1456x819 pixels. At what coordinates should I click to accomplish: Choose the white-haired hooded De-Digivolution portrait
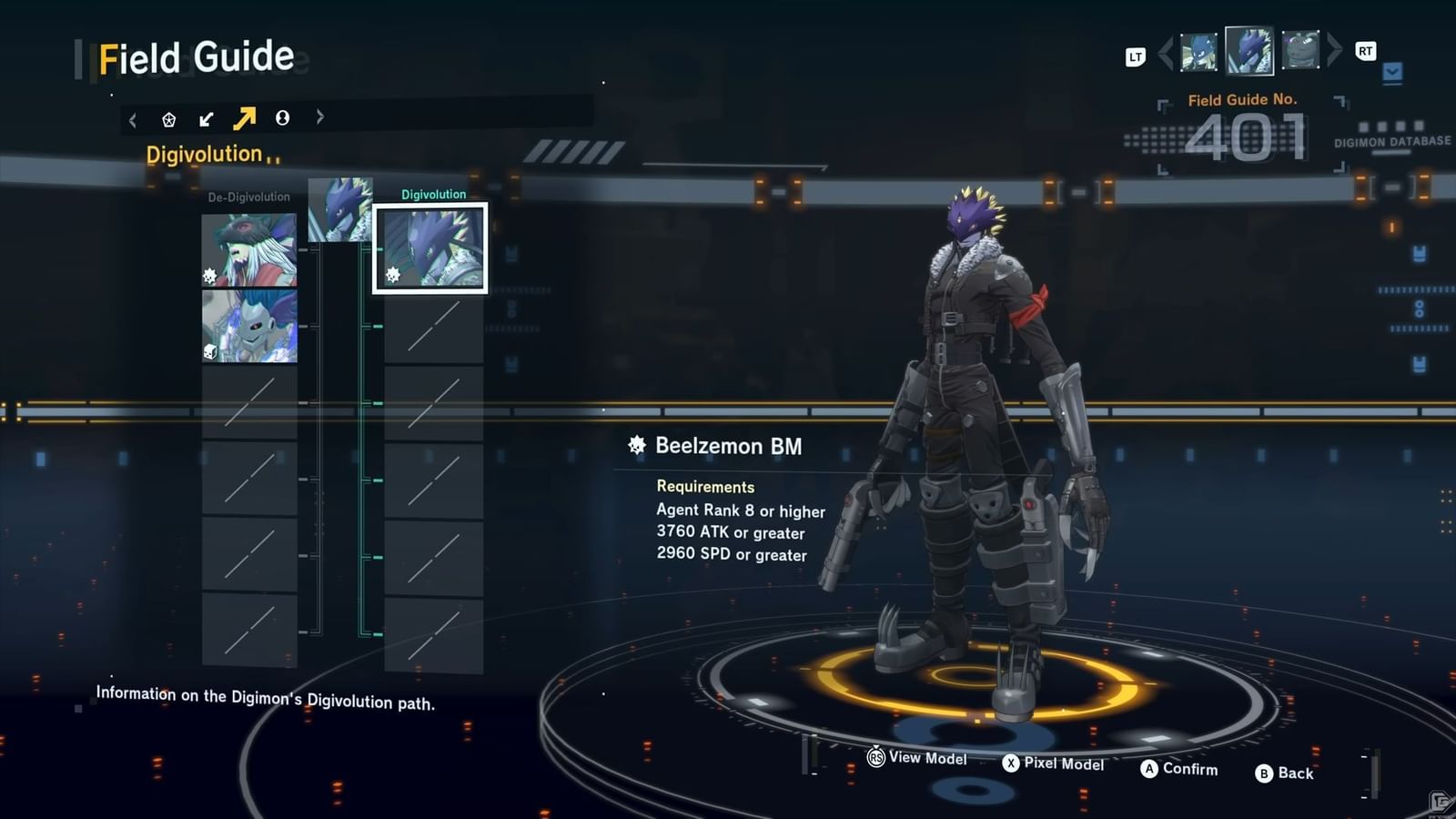[249, 249]
